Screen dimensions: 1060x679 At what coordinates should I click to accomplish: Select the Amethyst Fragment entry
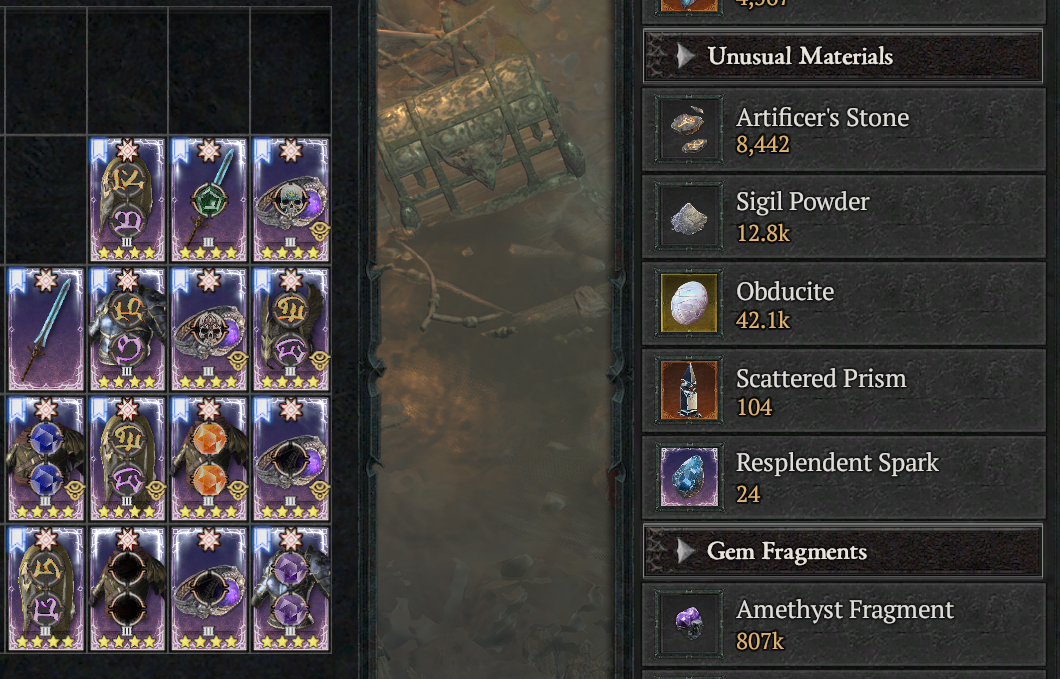(x=843, y=624)
